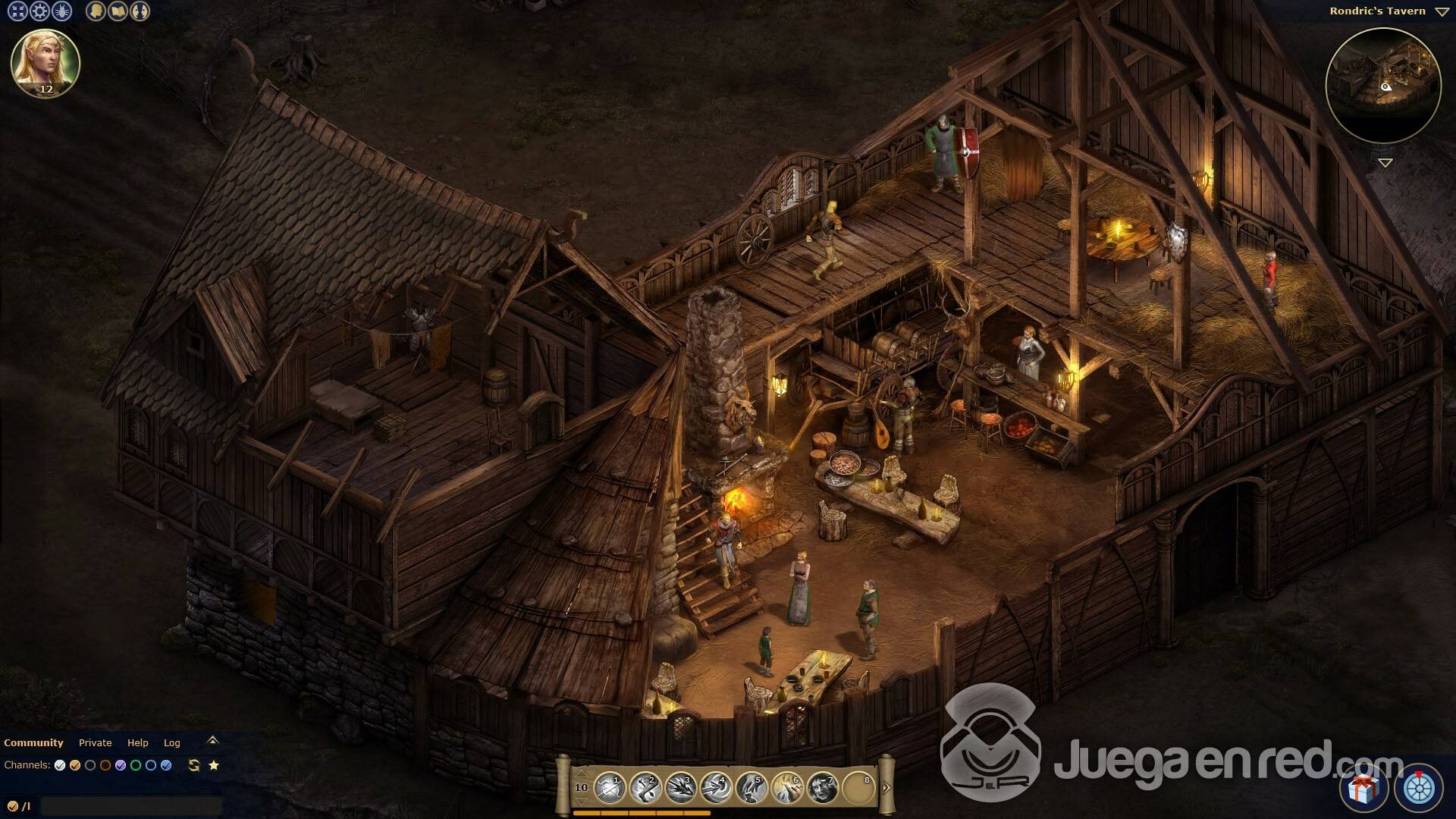Switch to the Help chat tab
This screenshot has width=1456, height=819.
click(x=137, y=743)
